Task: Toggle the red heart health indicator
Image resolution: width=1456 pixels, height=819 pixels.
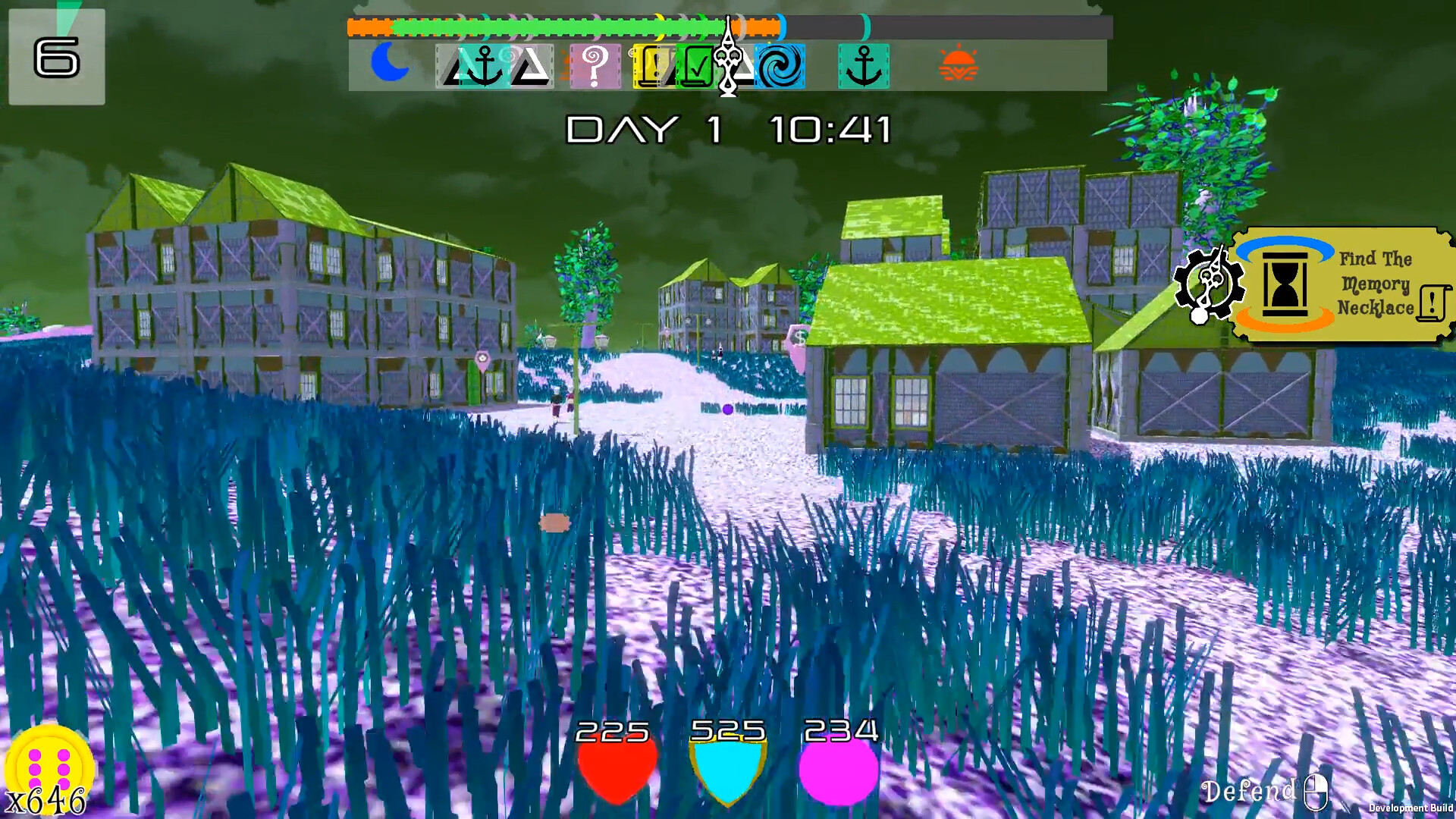Action: 614,766
